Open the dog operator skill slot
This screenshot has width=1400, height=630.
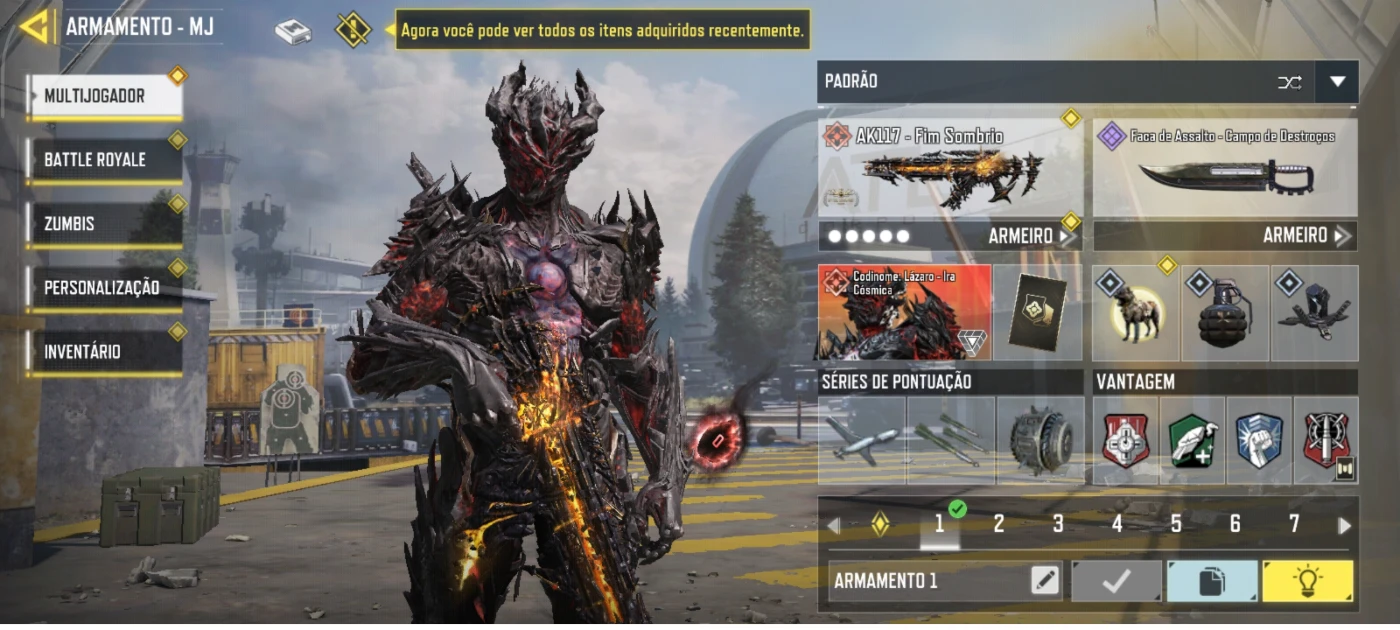pos(1136,313)
